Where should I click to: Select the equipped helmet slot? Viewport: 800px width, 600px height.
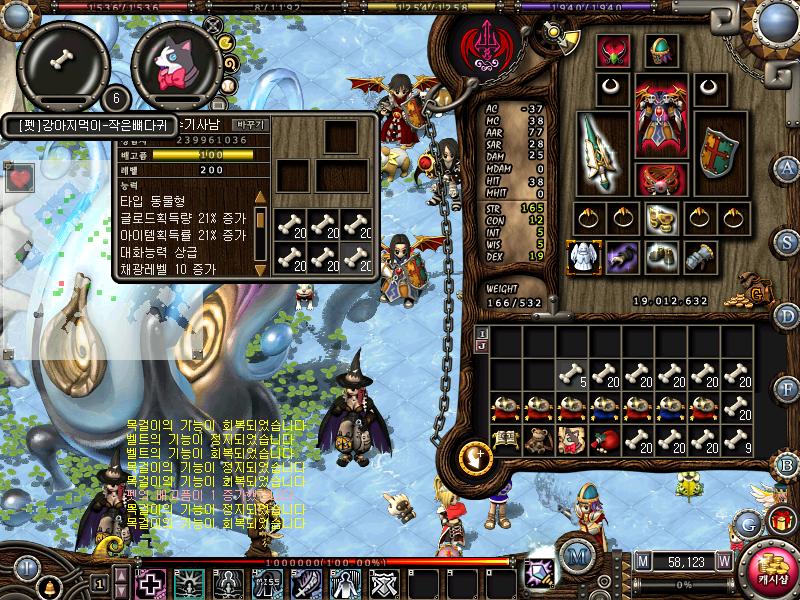click(x=661, y=50)
